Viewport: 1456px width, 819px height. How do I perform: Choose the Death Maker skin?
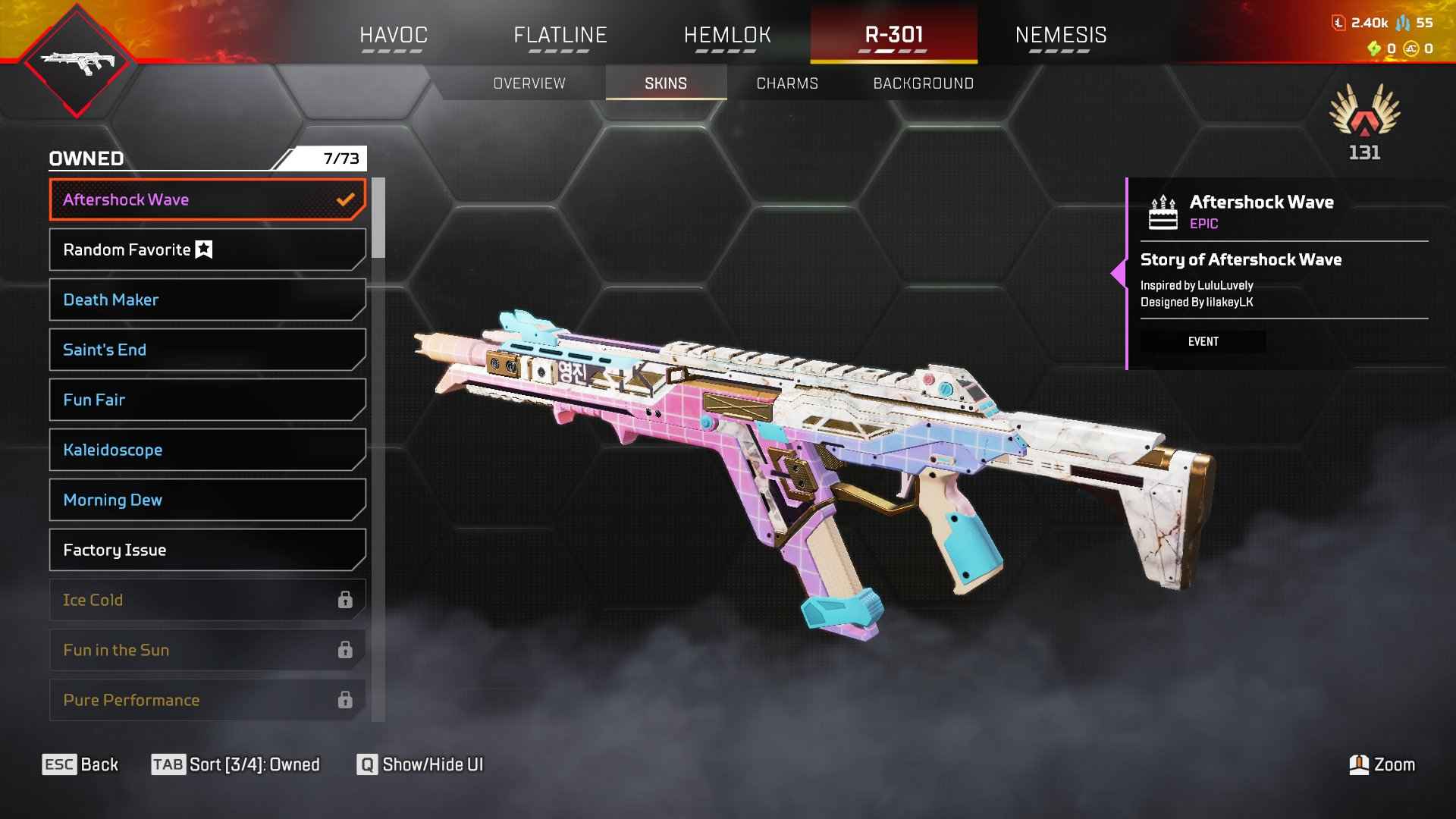207,300
